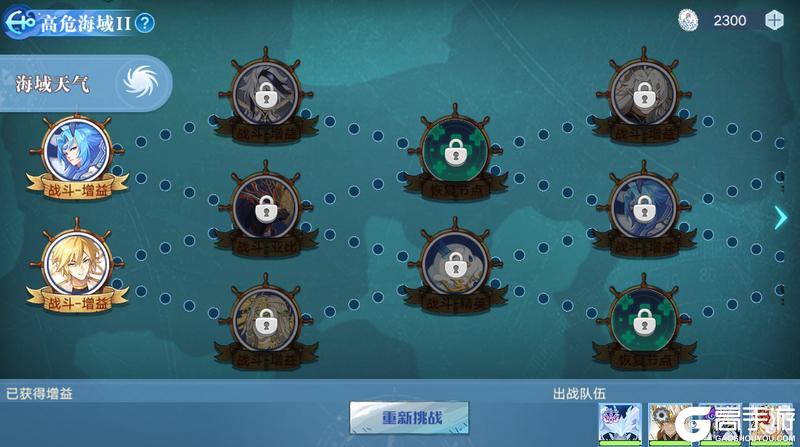
Task: Show the next map page arrow
Action: 781,217
